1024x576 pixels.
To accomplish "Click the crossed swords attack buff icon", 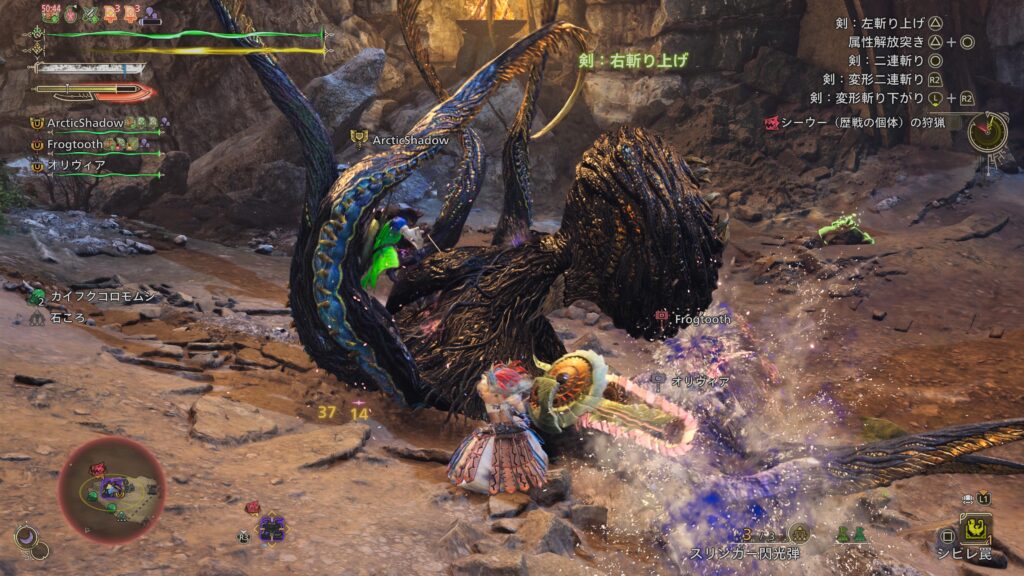I will (93, 15).
